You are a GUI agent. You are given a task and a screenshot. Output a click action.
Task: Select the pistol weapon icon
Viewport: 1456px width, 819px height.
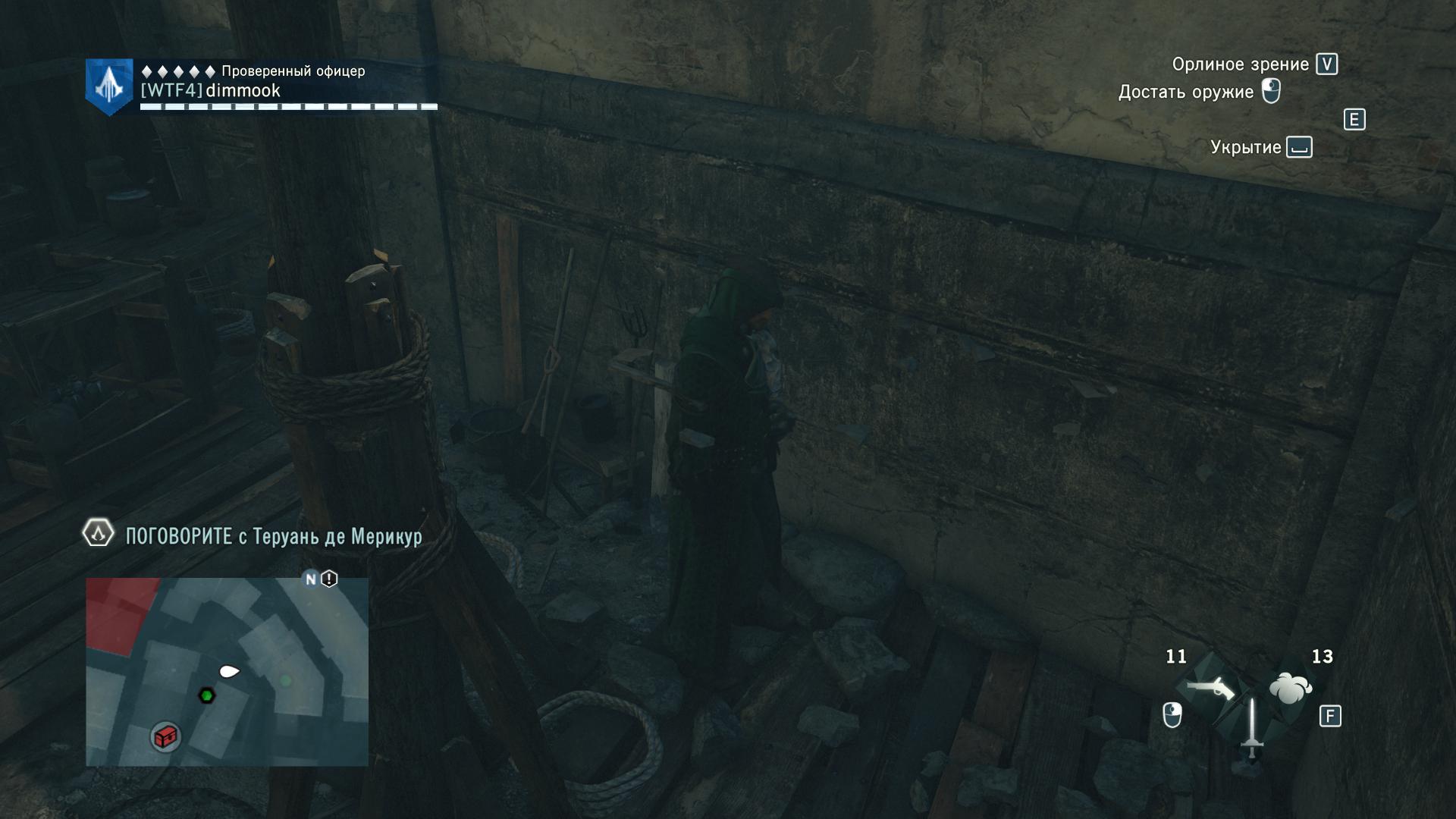coord(1210,689)
